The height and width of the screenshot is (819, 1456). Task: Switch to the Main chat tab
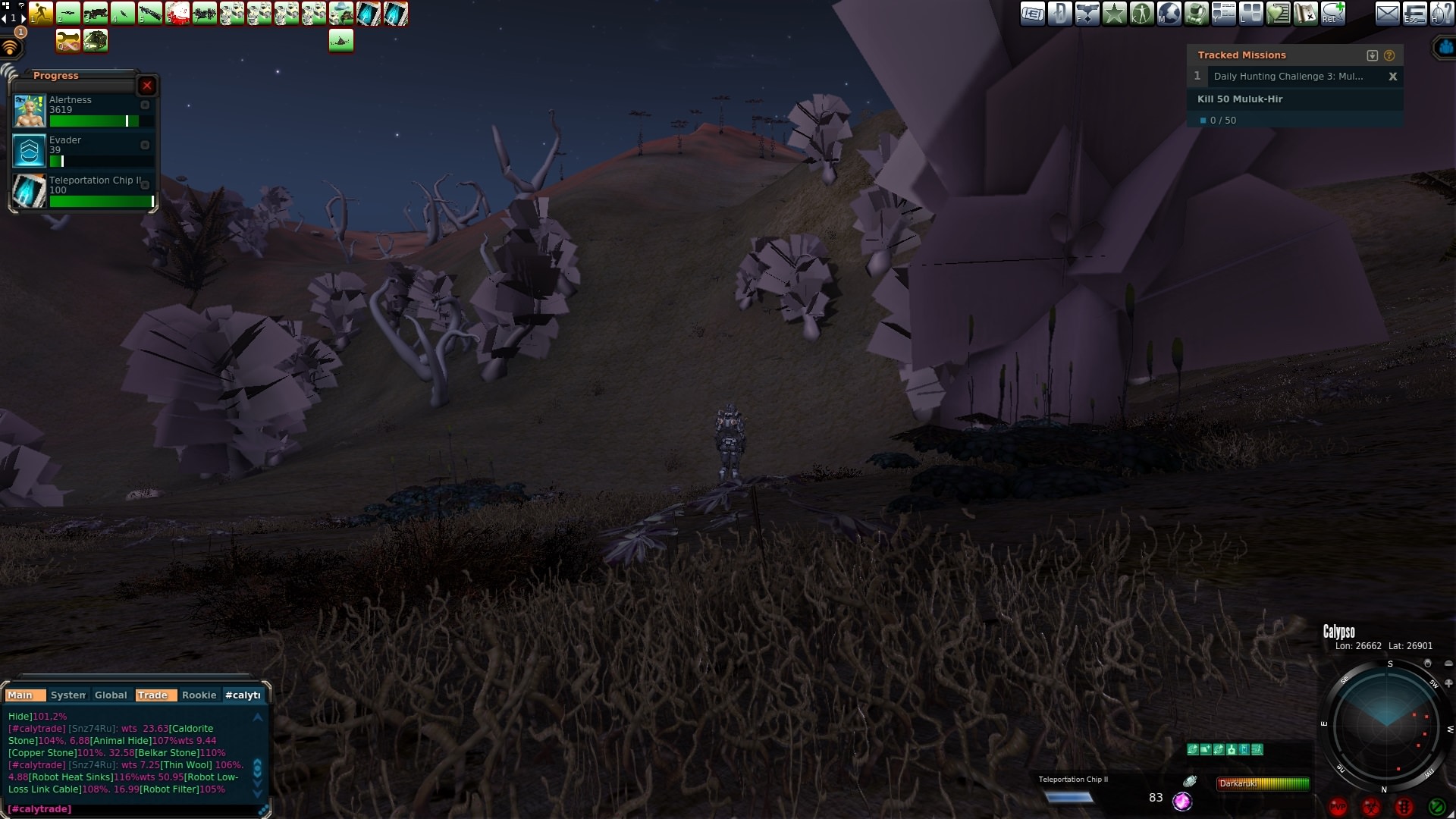pos(20,695)
